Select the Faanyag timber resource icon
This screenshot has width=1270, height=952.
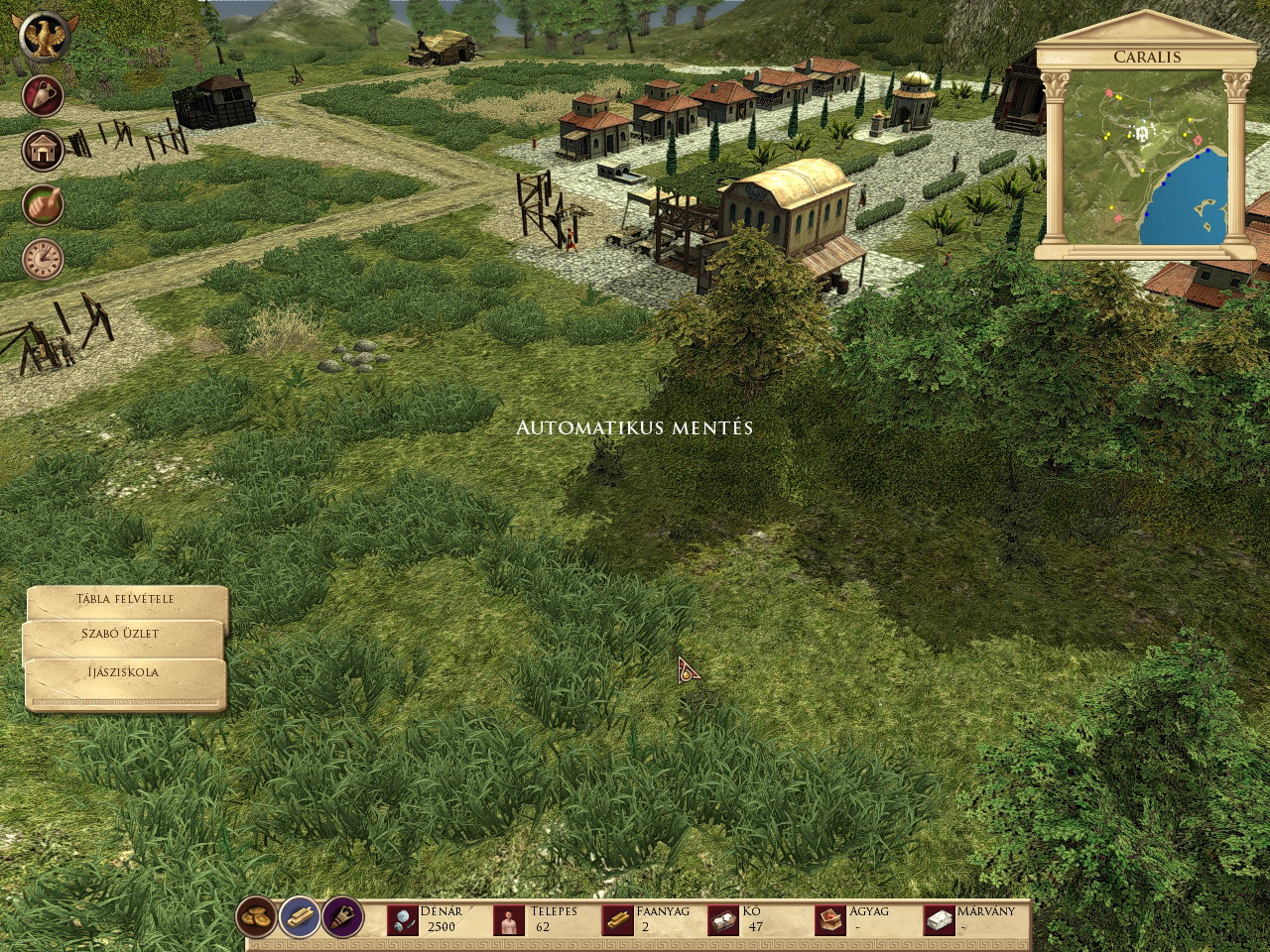coord(619,921)
